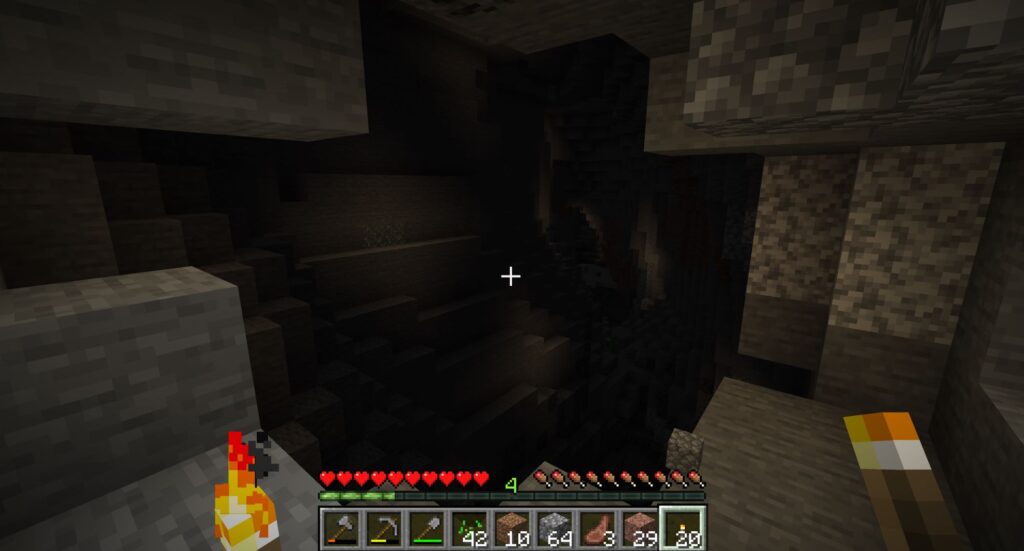Select the brown block stack of 29
Screen dimensions: 1024x551
tap(640, 527)
